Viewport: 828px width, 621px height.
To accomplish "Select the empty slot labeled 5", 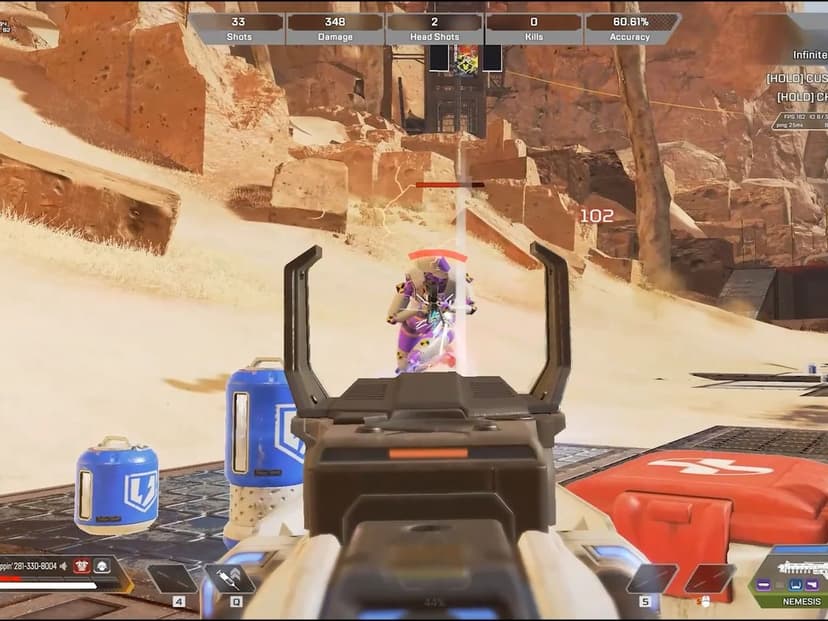I will pyautogui.click(x=652, y=579).
